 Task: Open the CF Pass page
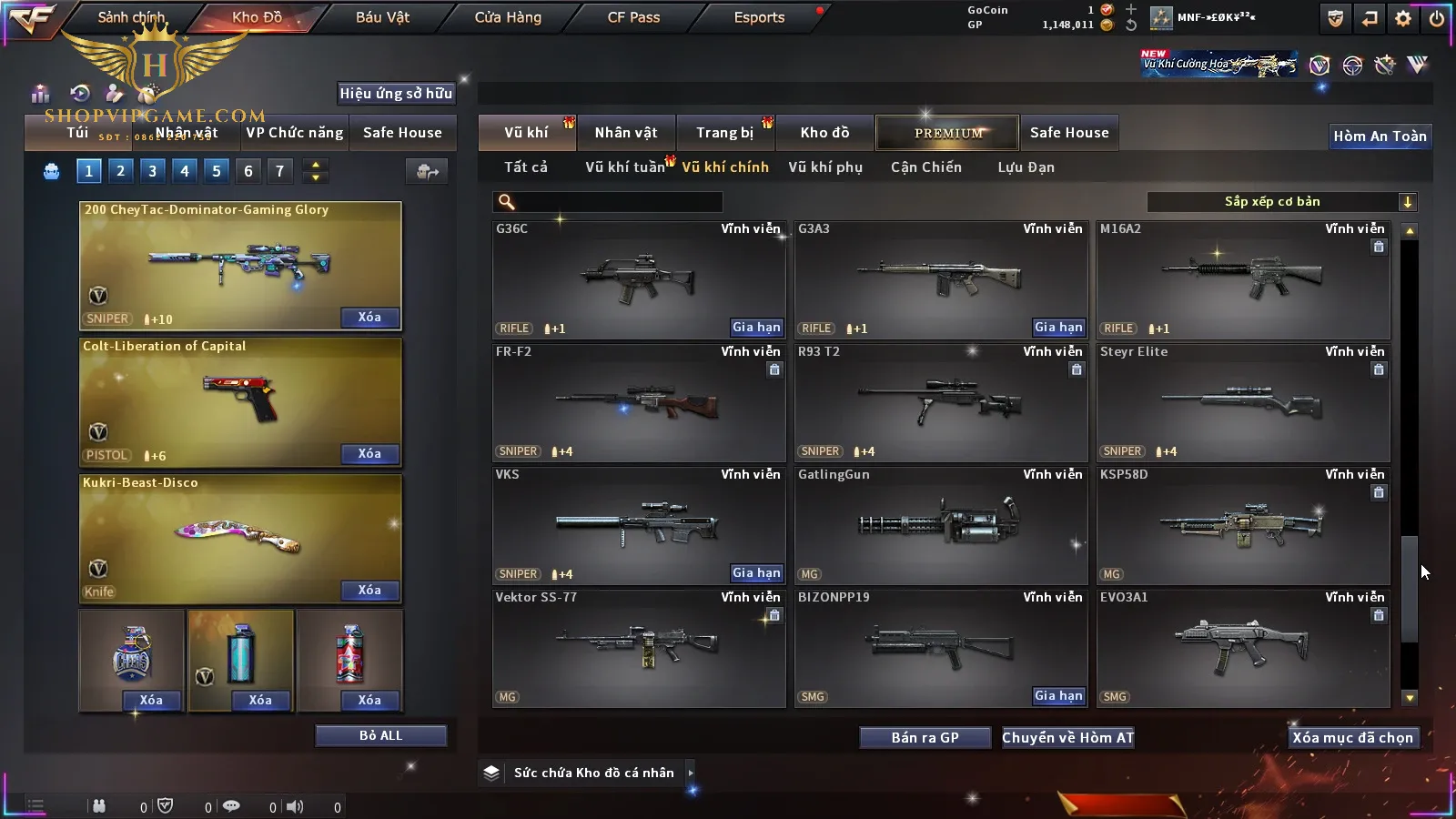[633, 17]
